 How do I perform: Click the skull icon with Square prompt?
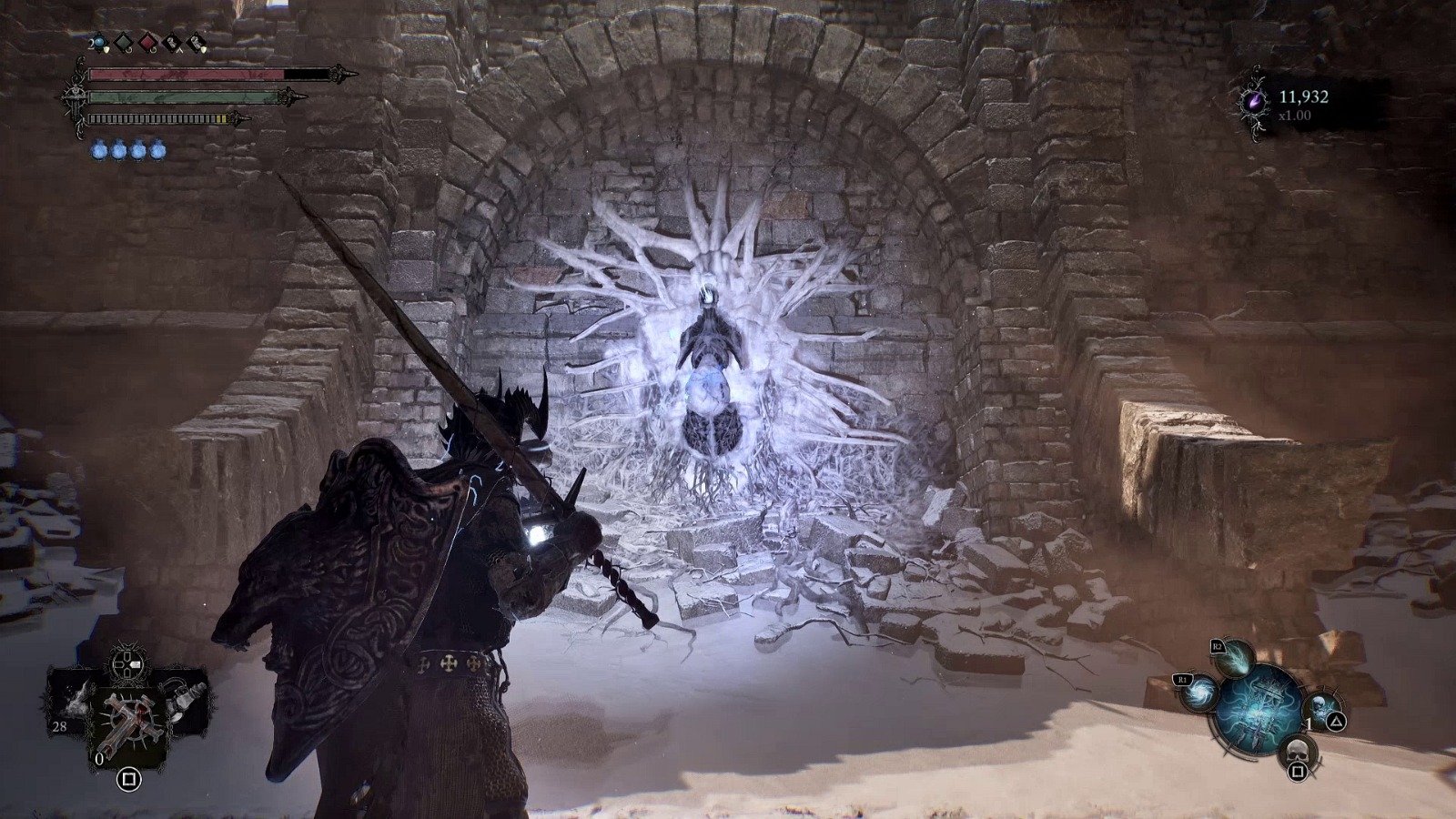click(x=1298, y=750)
